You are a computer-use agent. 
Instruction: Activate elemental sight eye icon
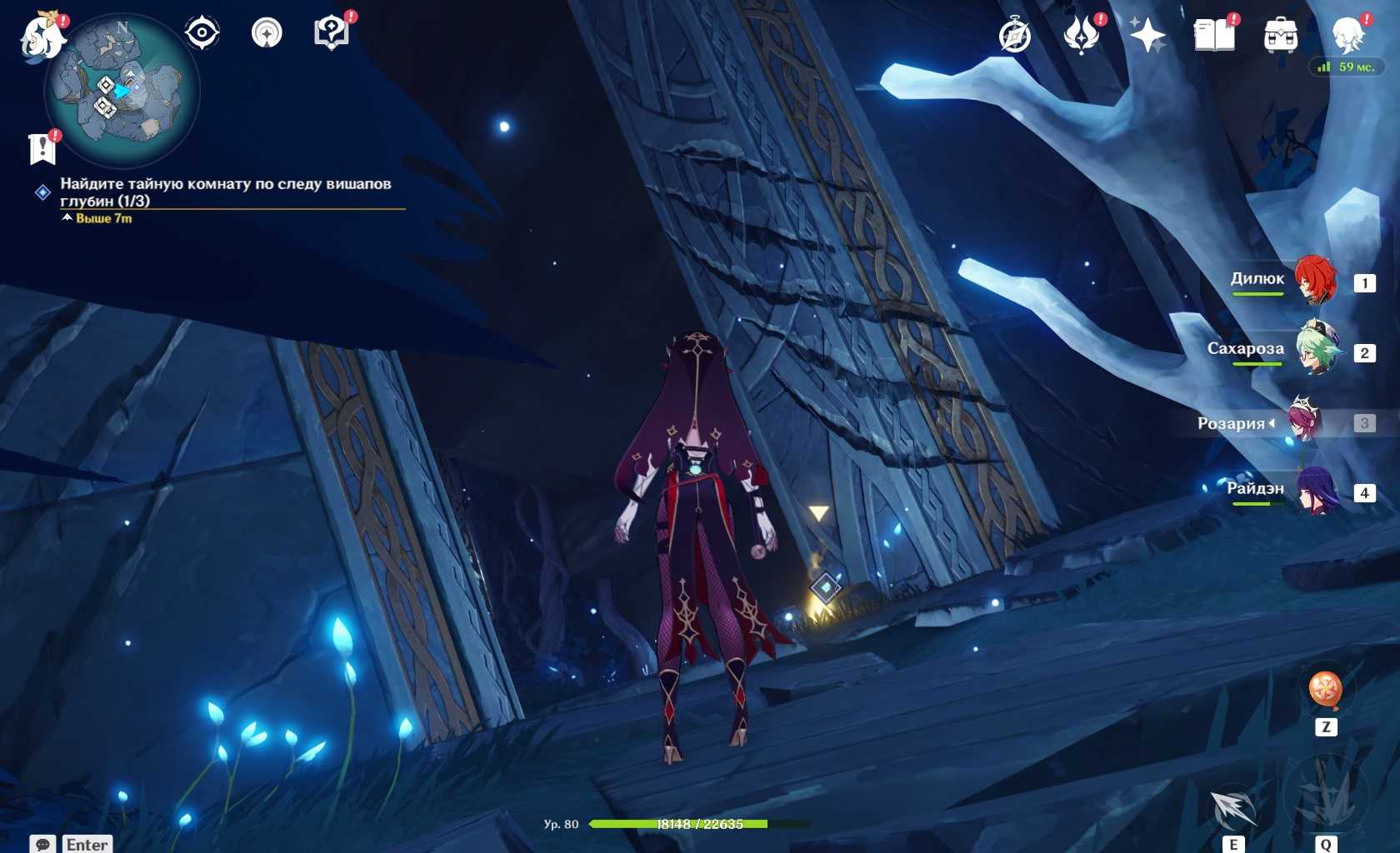coord(202,33)
